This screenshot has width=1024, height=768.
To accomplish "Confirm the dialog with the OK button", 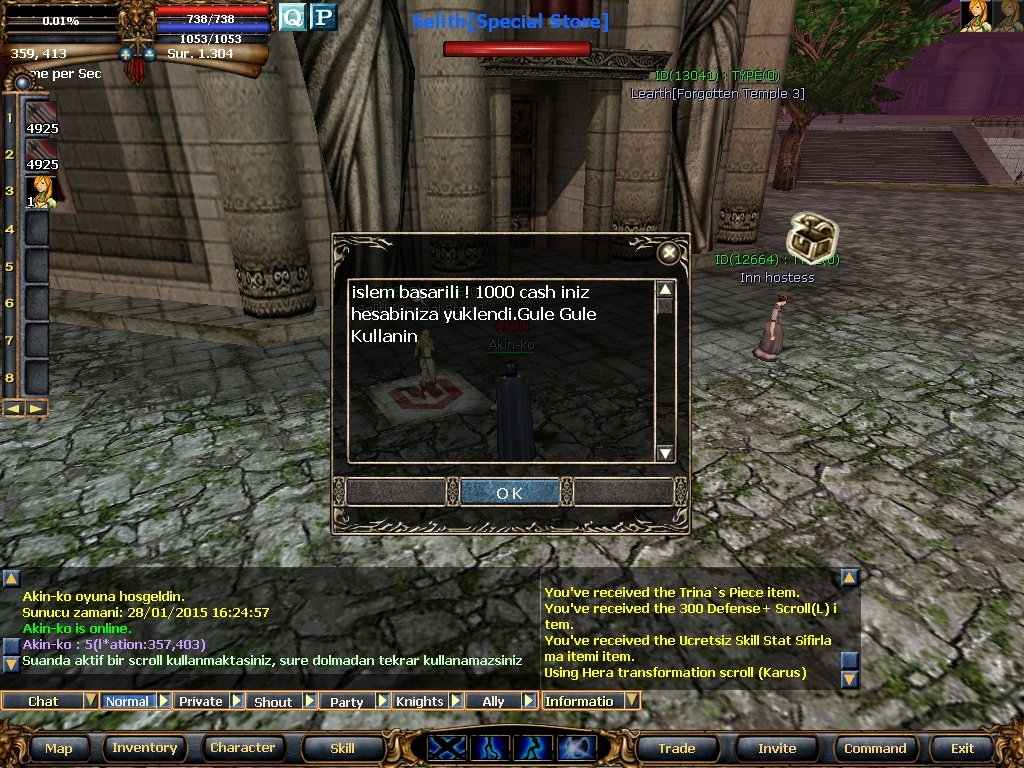I will (x=509, y=492).
